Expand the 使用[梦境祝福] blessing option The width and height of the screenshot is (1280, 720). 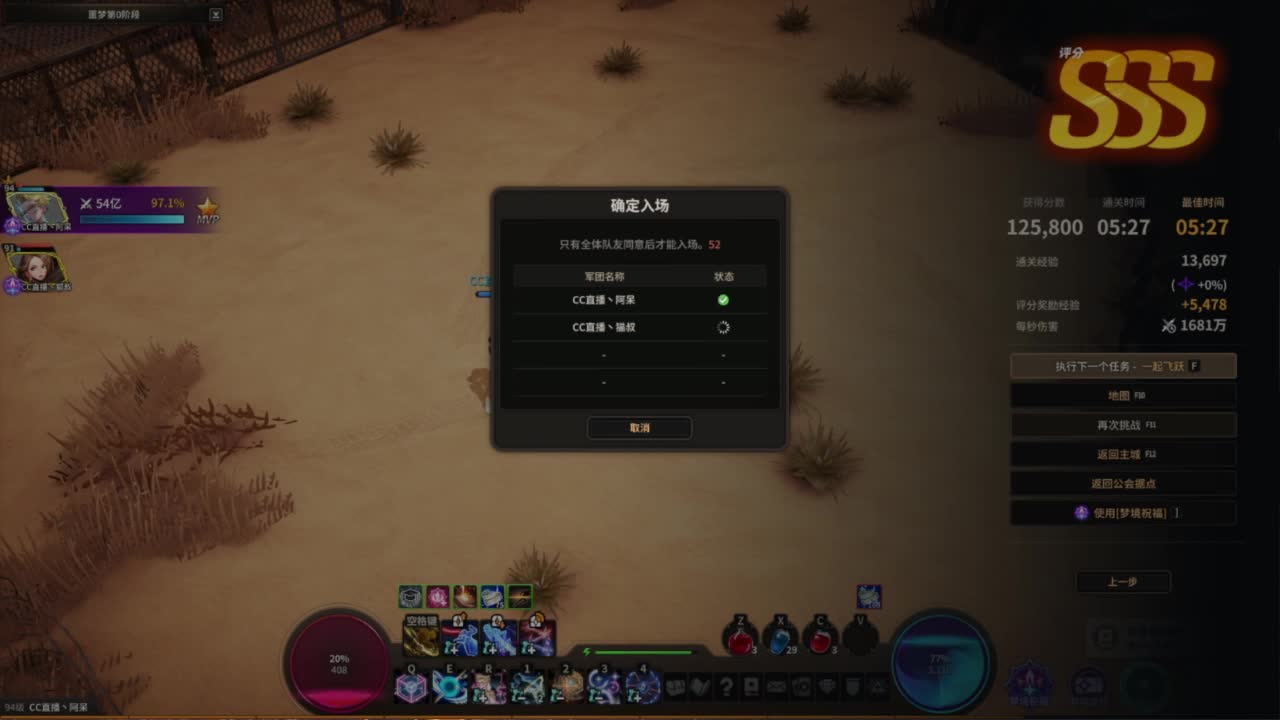tap(1123, 513)
